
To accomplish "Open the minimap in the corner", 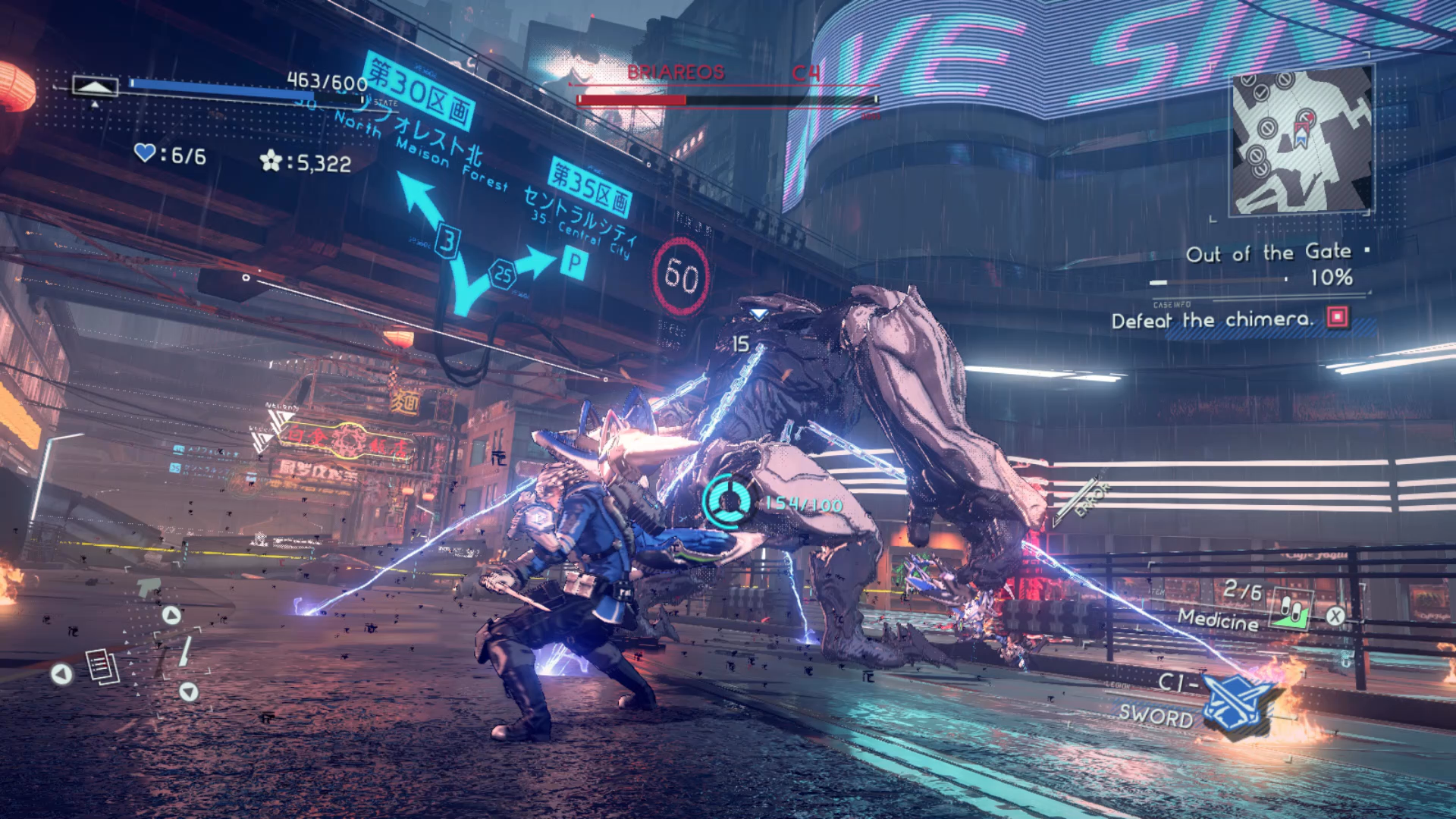I will coord(1301,141).
